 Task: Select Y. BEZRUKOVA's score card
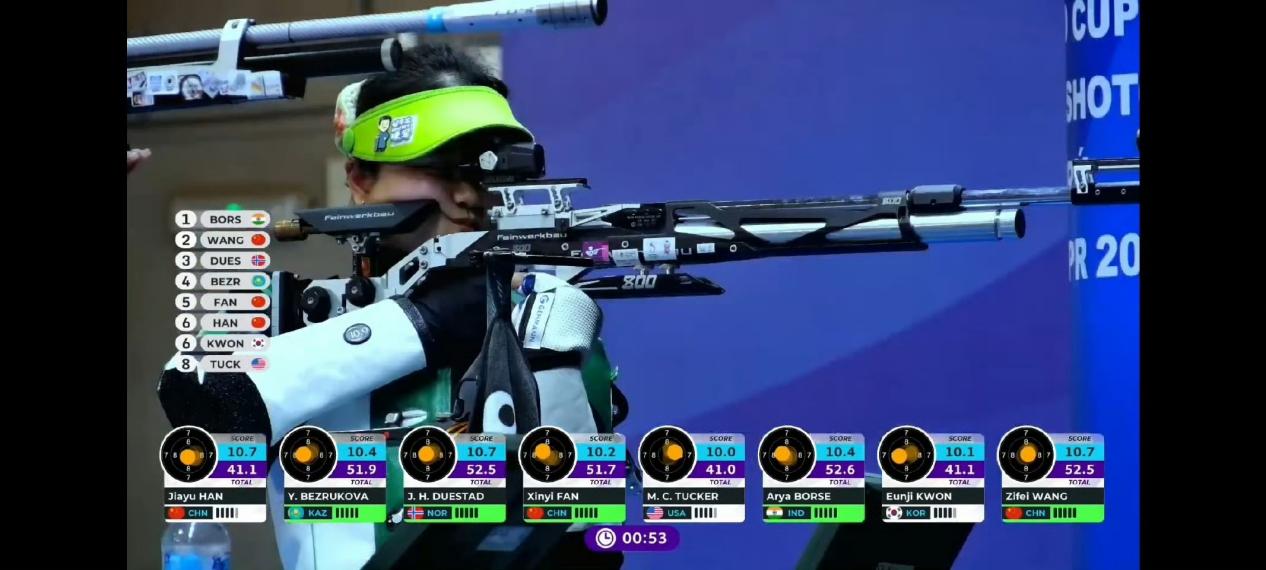tap(334, 475)
